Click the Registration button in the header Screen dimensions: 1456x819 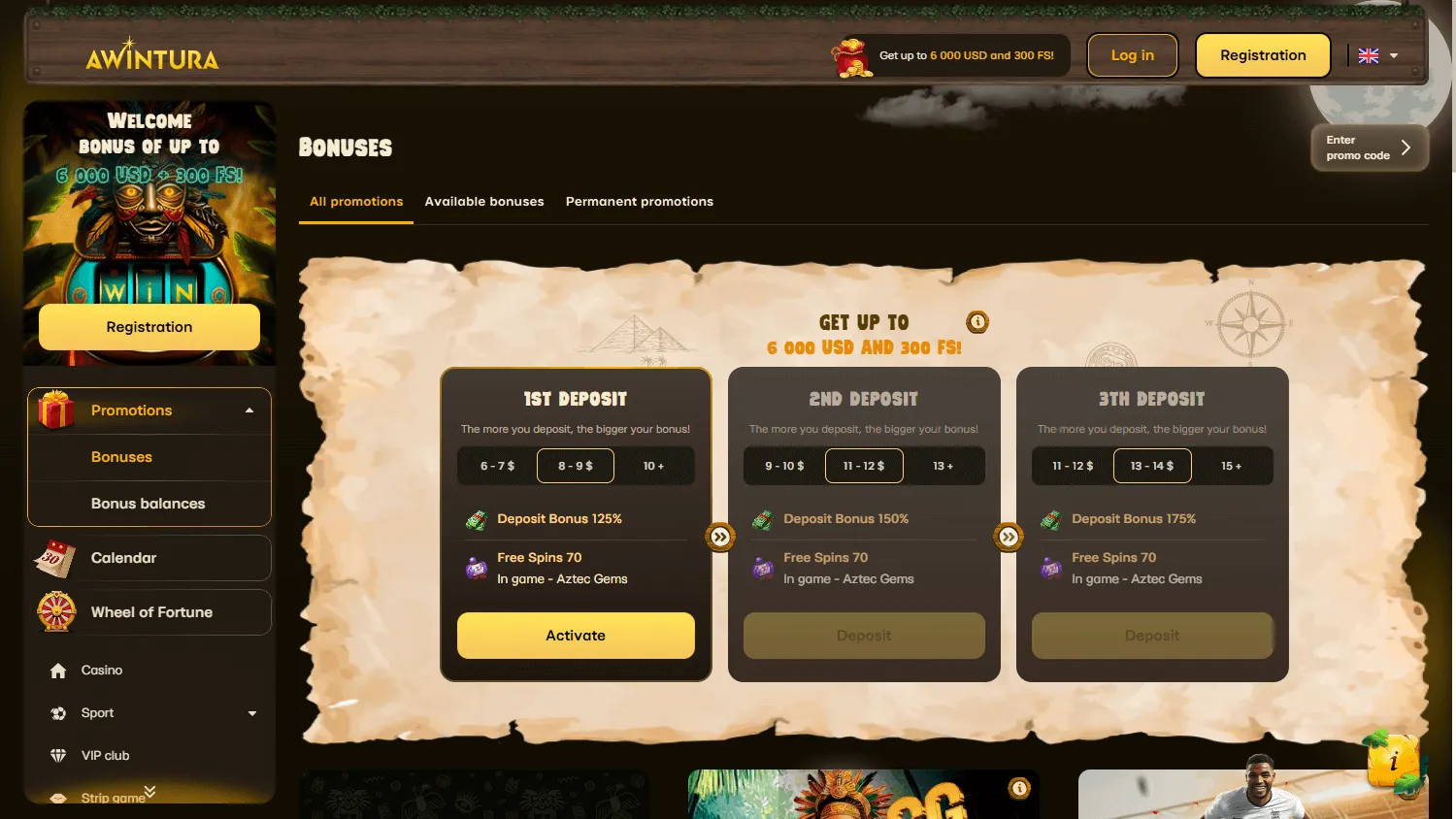pos(1262,55)
